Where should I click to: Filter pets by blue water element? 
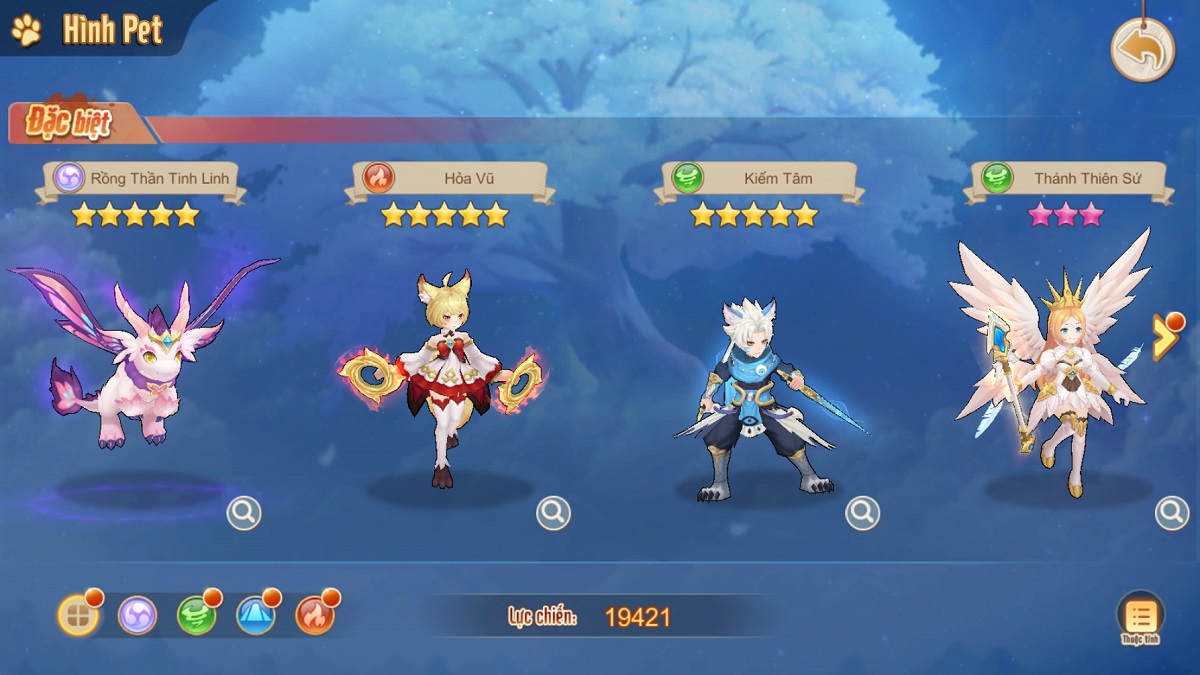tap(255, 615)
